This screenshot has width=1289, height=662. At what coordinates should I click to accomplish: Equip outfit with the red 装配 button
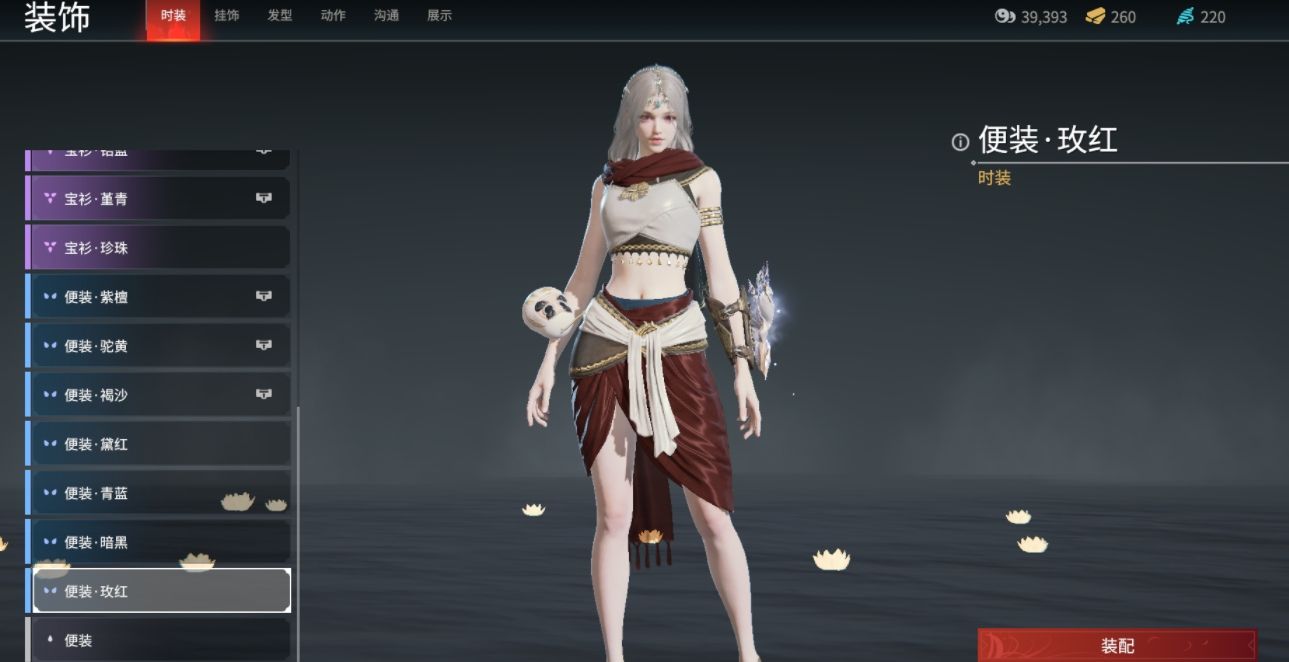tap(1117, 646)
